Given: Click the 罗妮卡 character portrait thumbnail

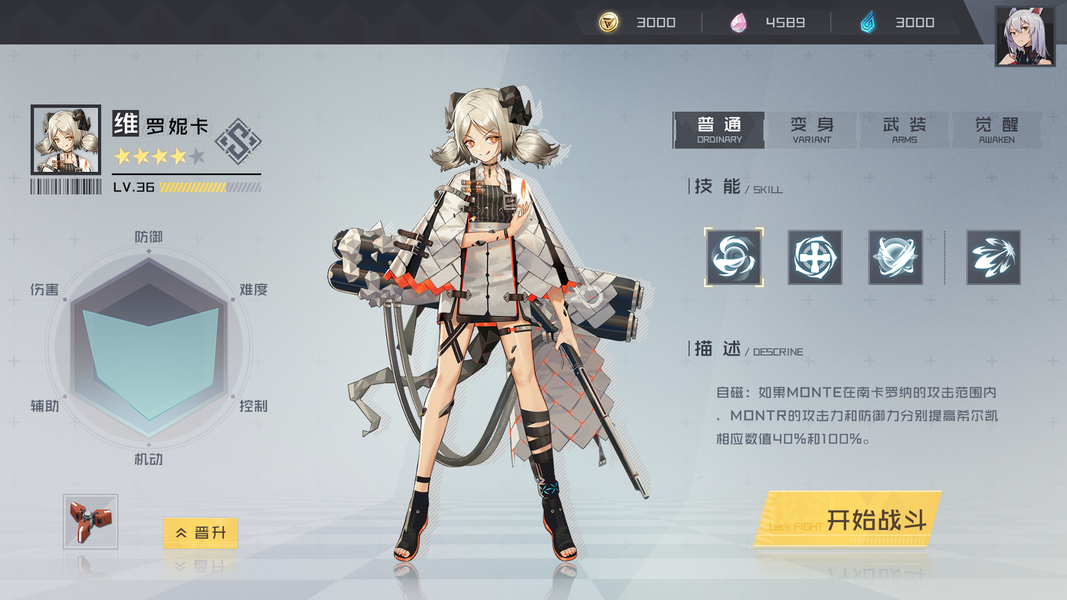Looking at the screenshot, I should pos(66,140).
